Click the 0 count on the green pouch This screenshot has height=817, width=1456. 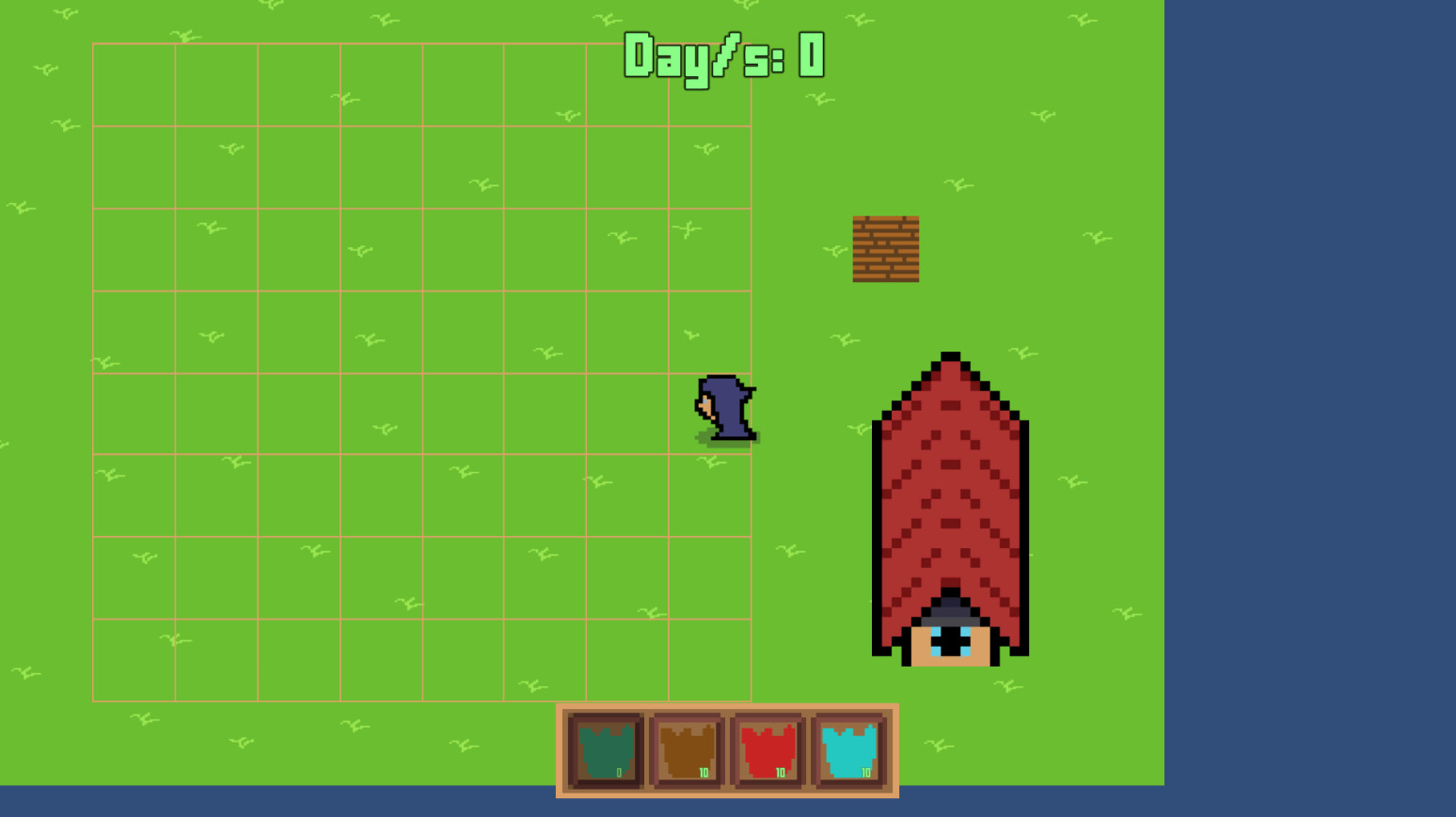(618, 773)
